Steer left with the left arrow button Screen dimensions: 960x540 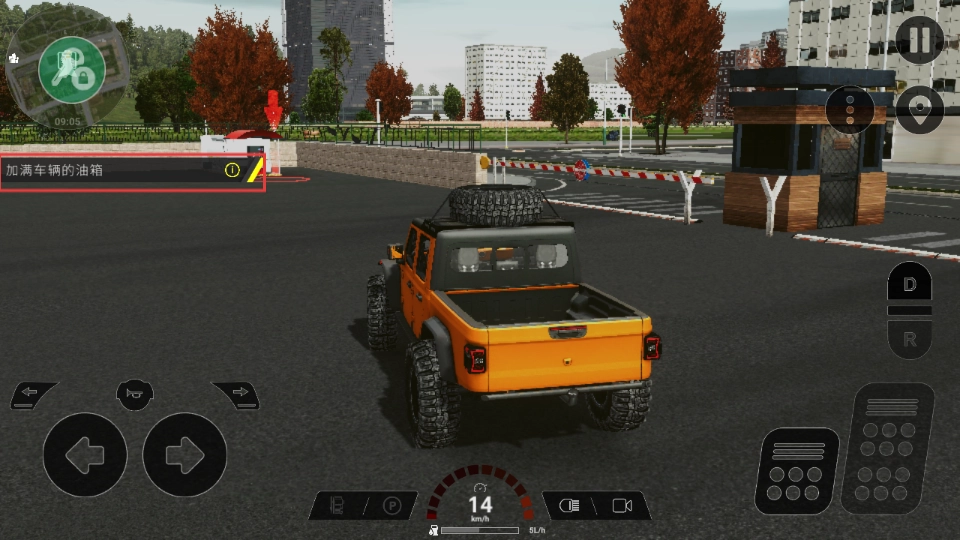point(84,455)
